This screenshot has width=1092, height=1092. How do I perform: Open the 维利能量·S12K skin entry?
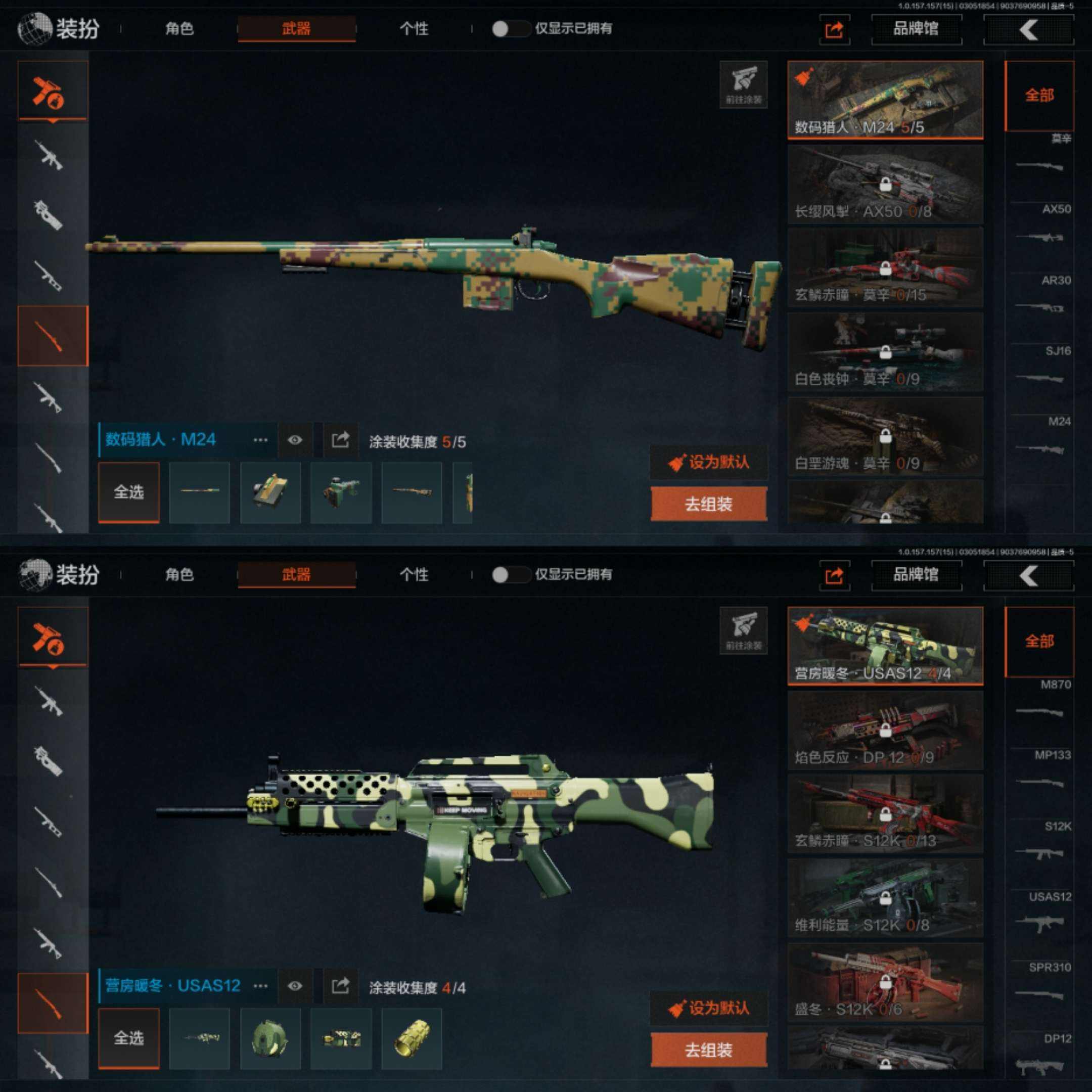(x=885, y=898)
